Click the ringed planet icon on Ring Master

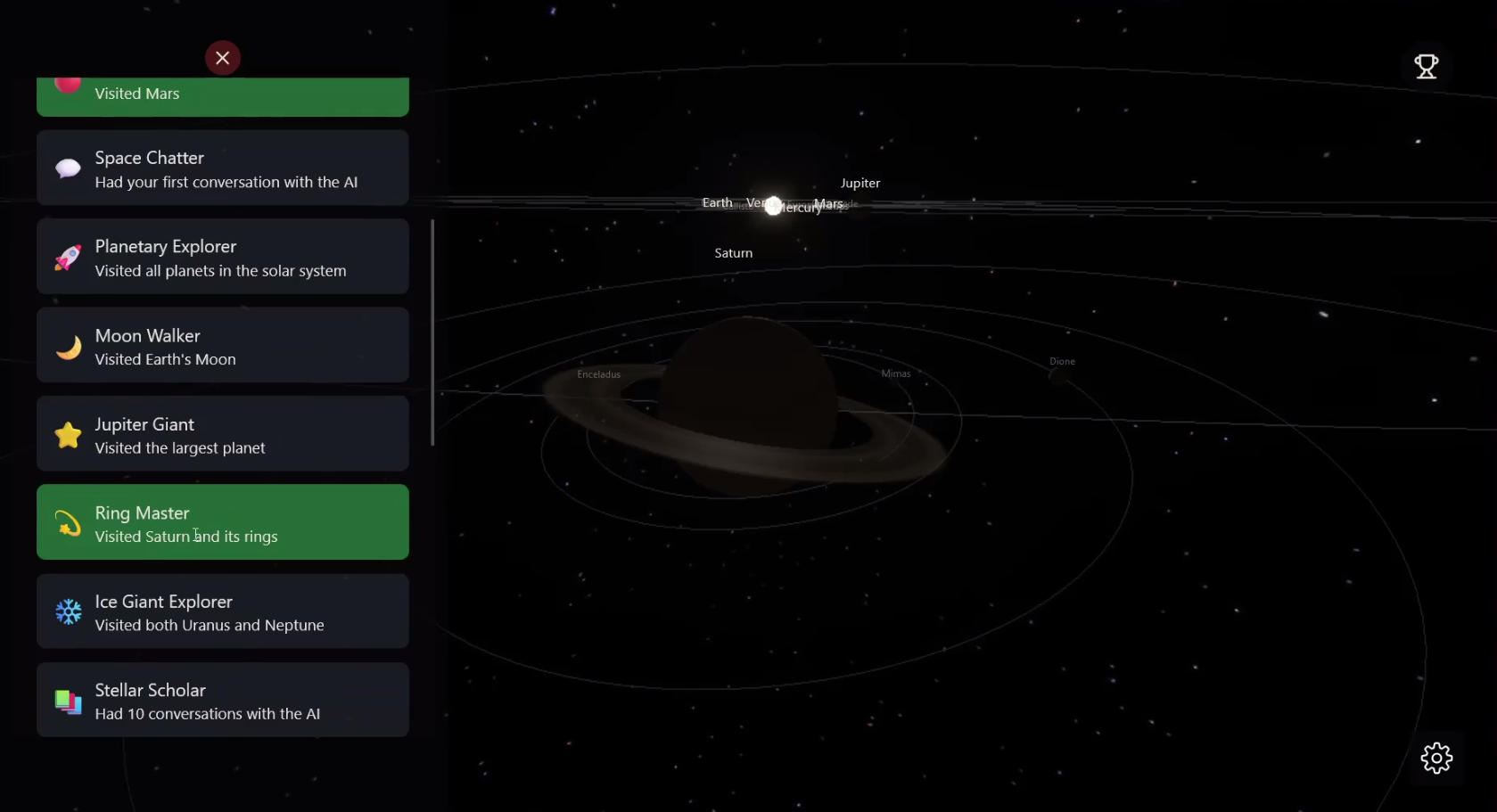(x=68, y=523)
